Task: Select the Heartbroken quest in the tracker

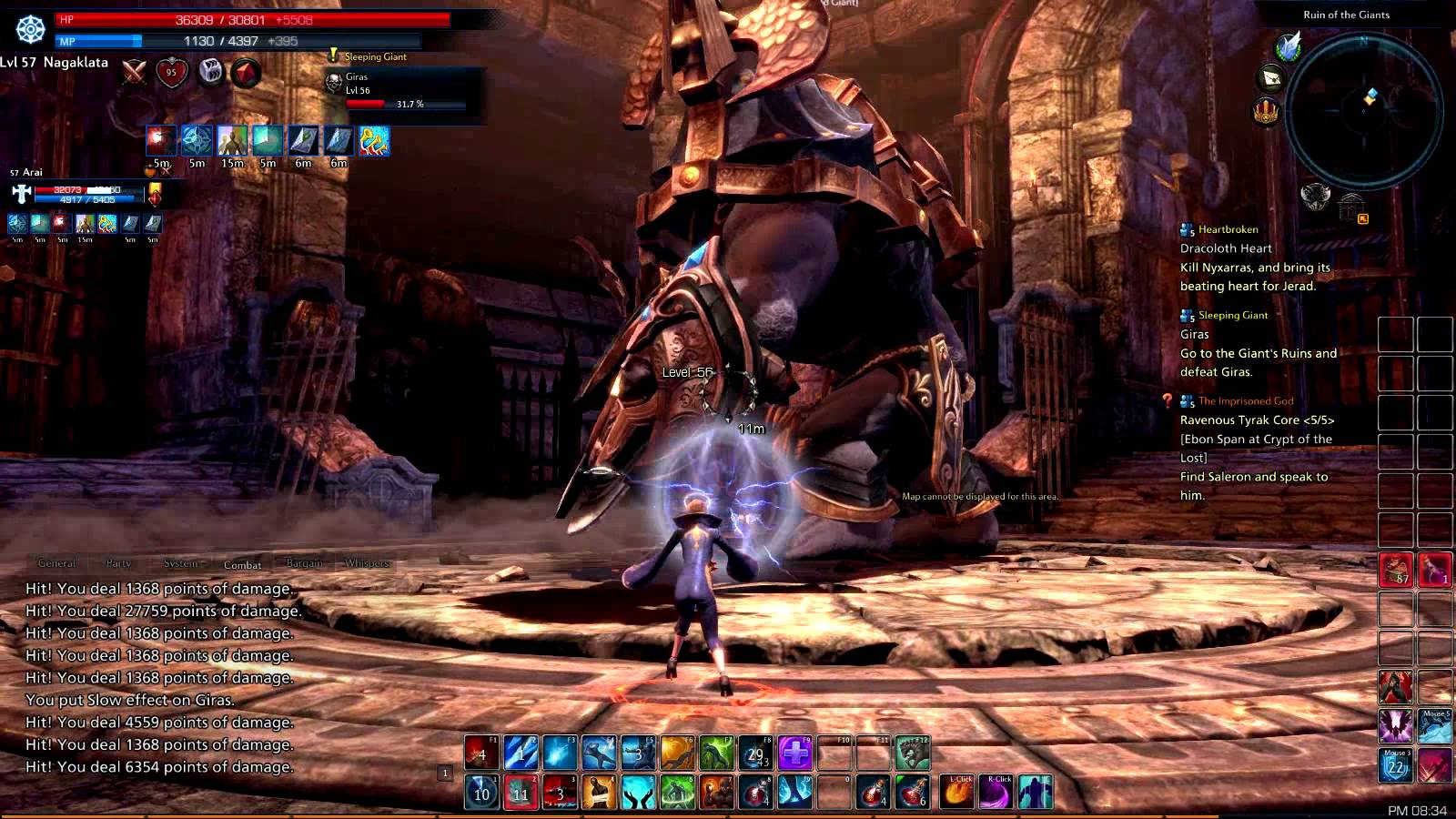Action: [1228, 229]
